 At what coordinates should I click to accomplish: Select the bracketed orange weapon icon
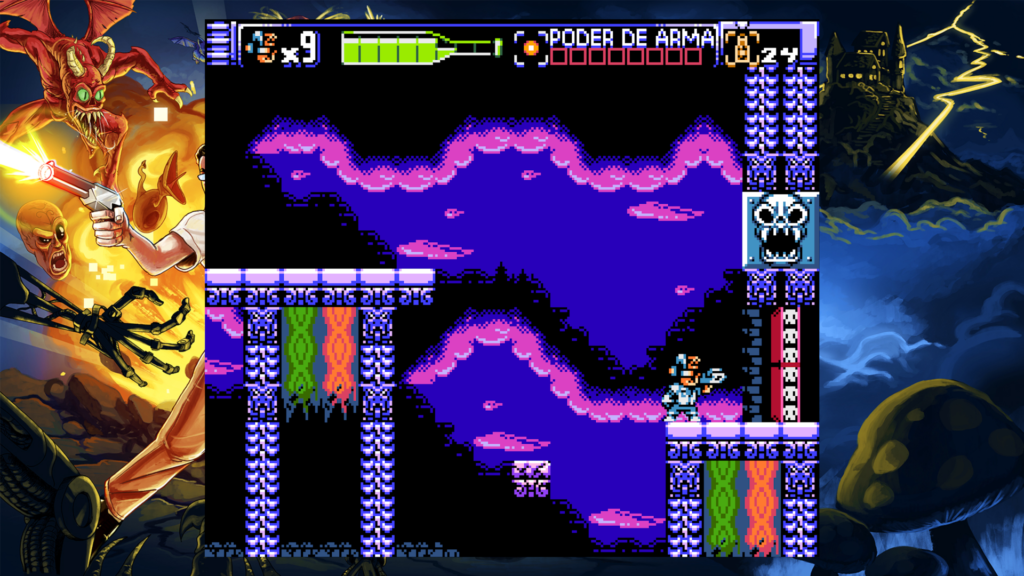[531, 46]
